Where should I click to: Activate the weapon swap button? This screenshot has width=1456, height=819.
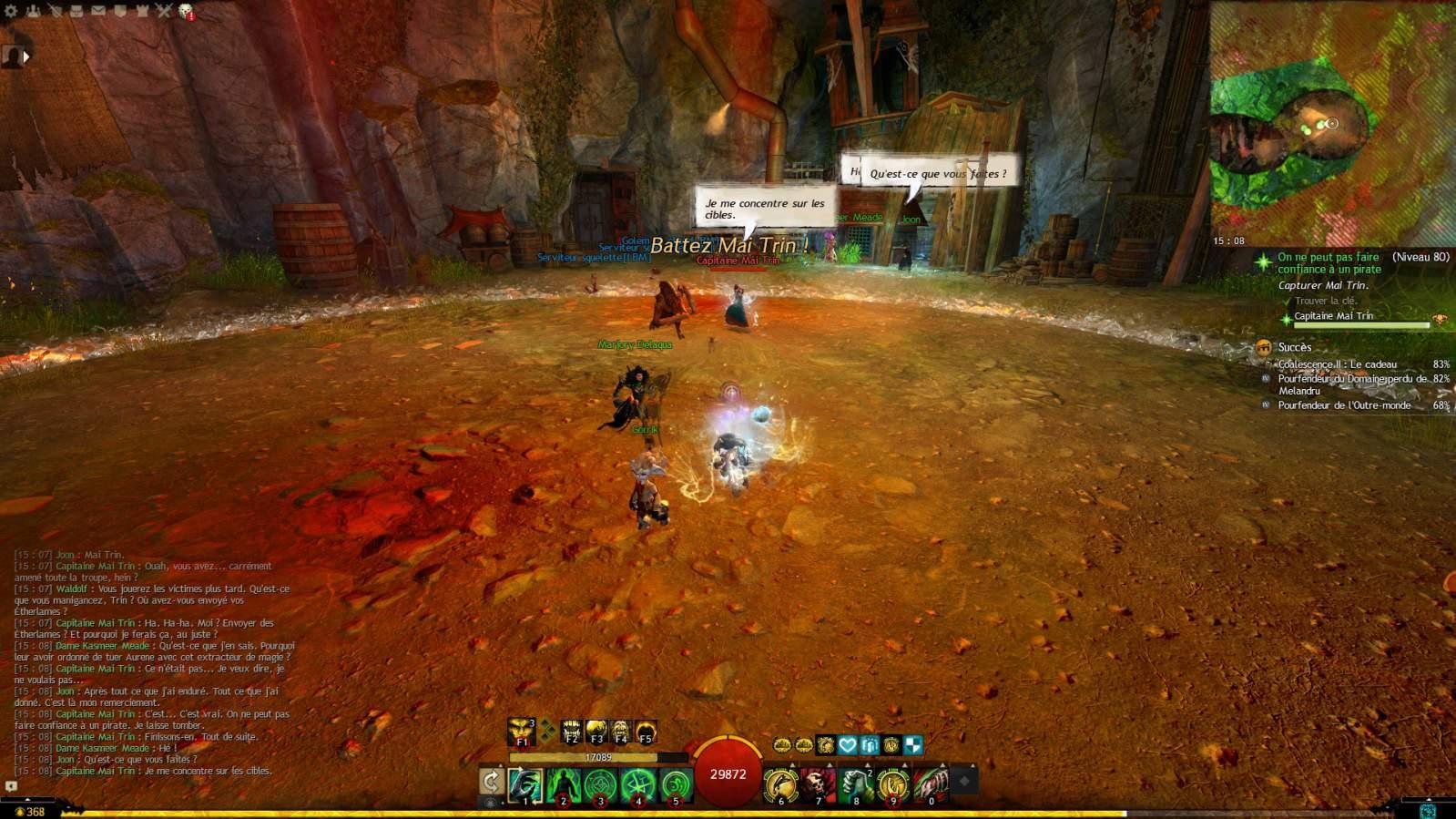491,782
